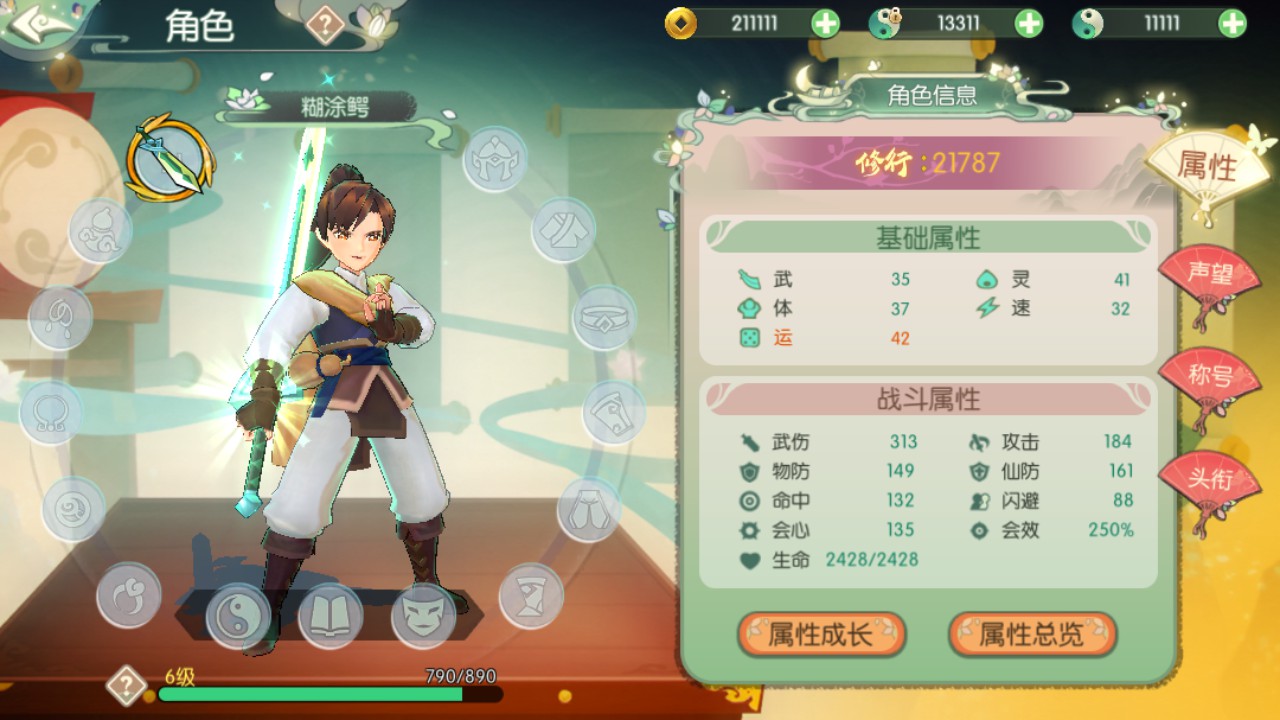Show the 属性总览 overview
This screenshot has width=1280, height=720.
click(x=1032, y=634)
